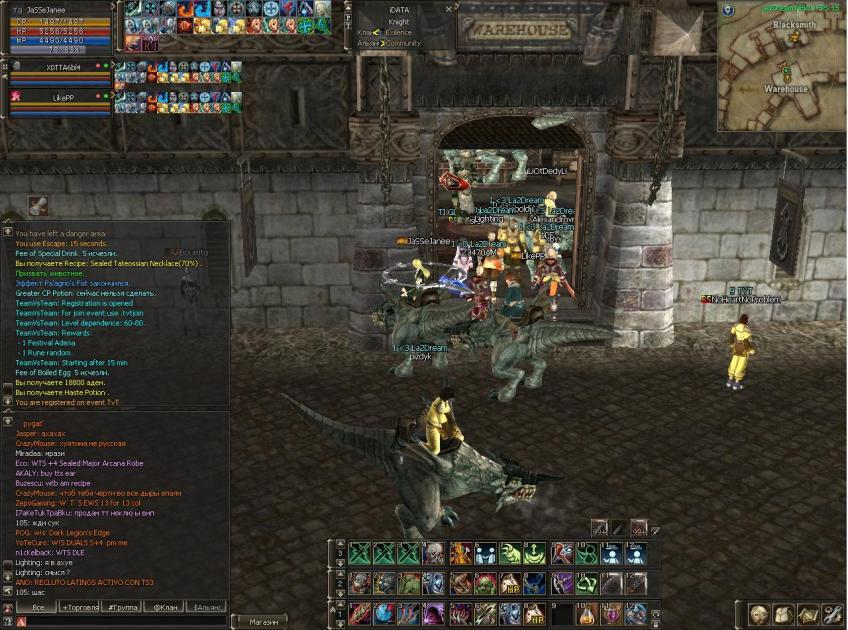
Task: Open the character face menu icon
Action: [x=759, y=614]
